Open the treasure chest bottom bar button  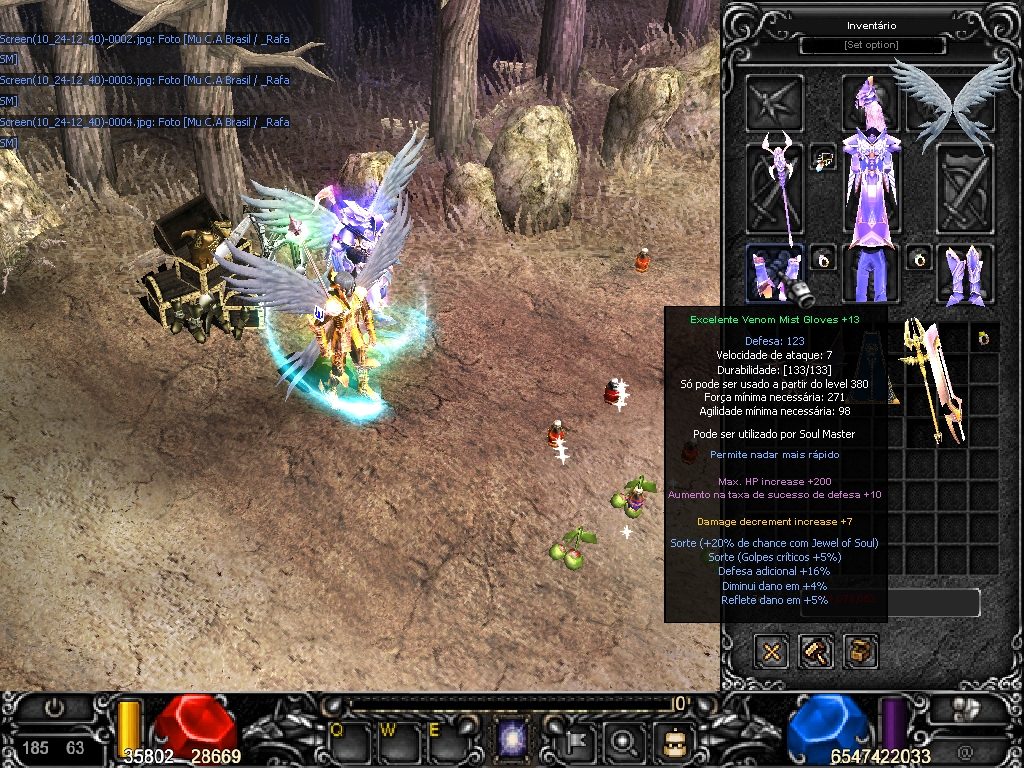[673, 742]
